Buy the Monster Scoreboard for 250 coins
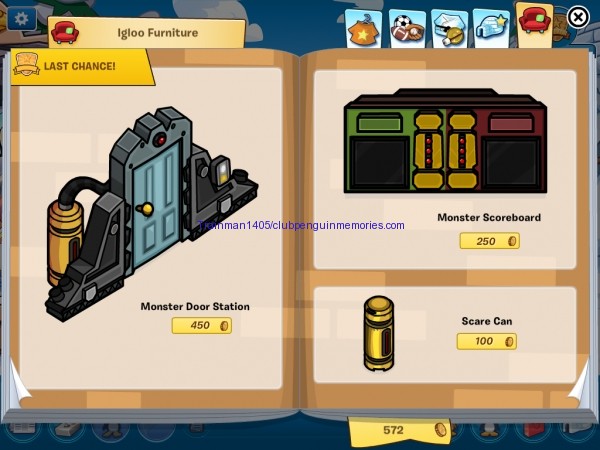 [489, 240]
